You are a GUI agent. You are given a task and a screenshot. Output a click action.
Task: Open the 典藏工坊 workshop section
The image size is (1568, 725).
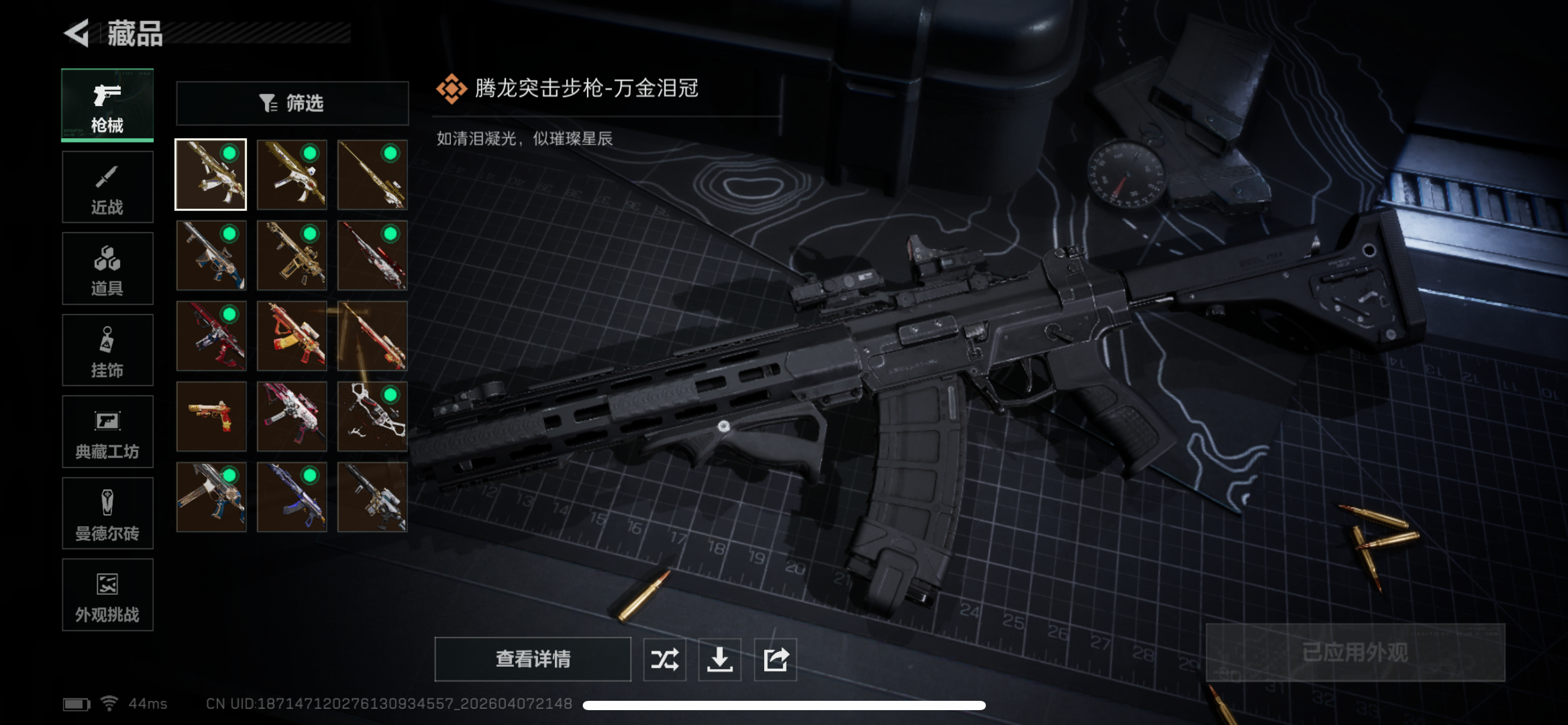click(x=107, y=432)
